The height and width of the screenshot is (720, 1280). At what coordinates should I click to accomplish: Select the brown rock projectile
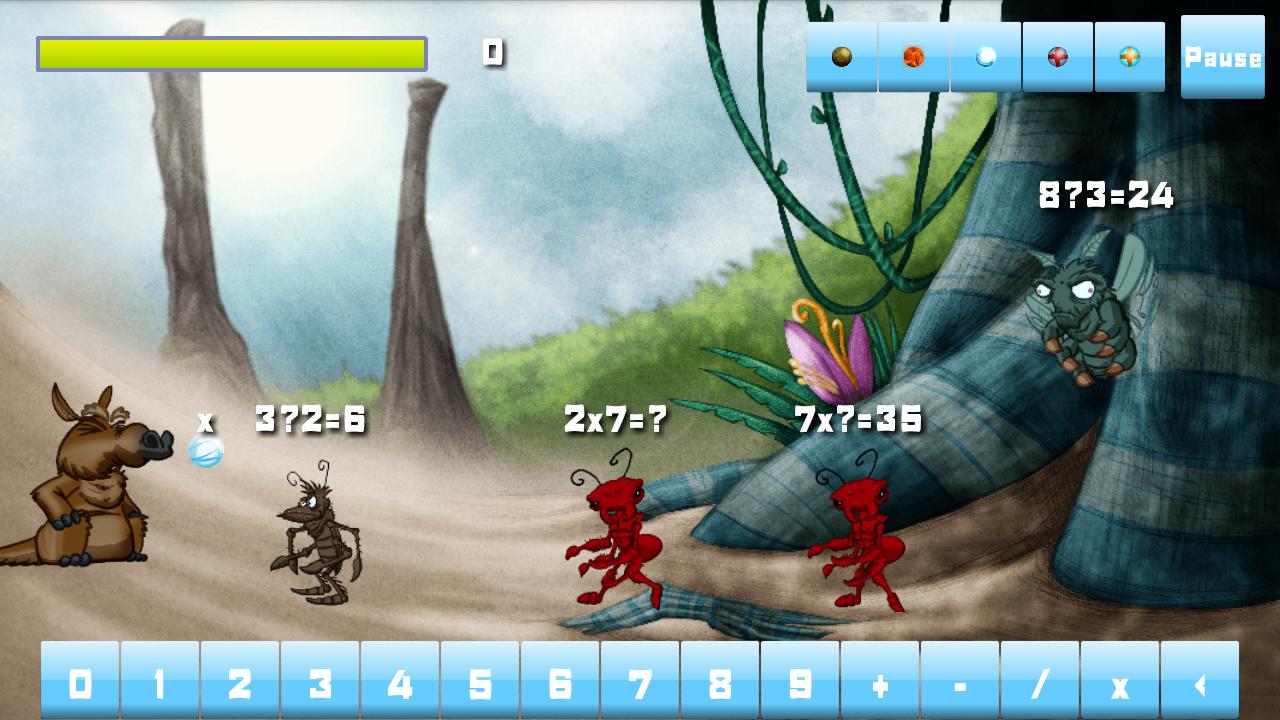[841, 57]
